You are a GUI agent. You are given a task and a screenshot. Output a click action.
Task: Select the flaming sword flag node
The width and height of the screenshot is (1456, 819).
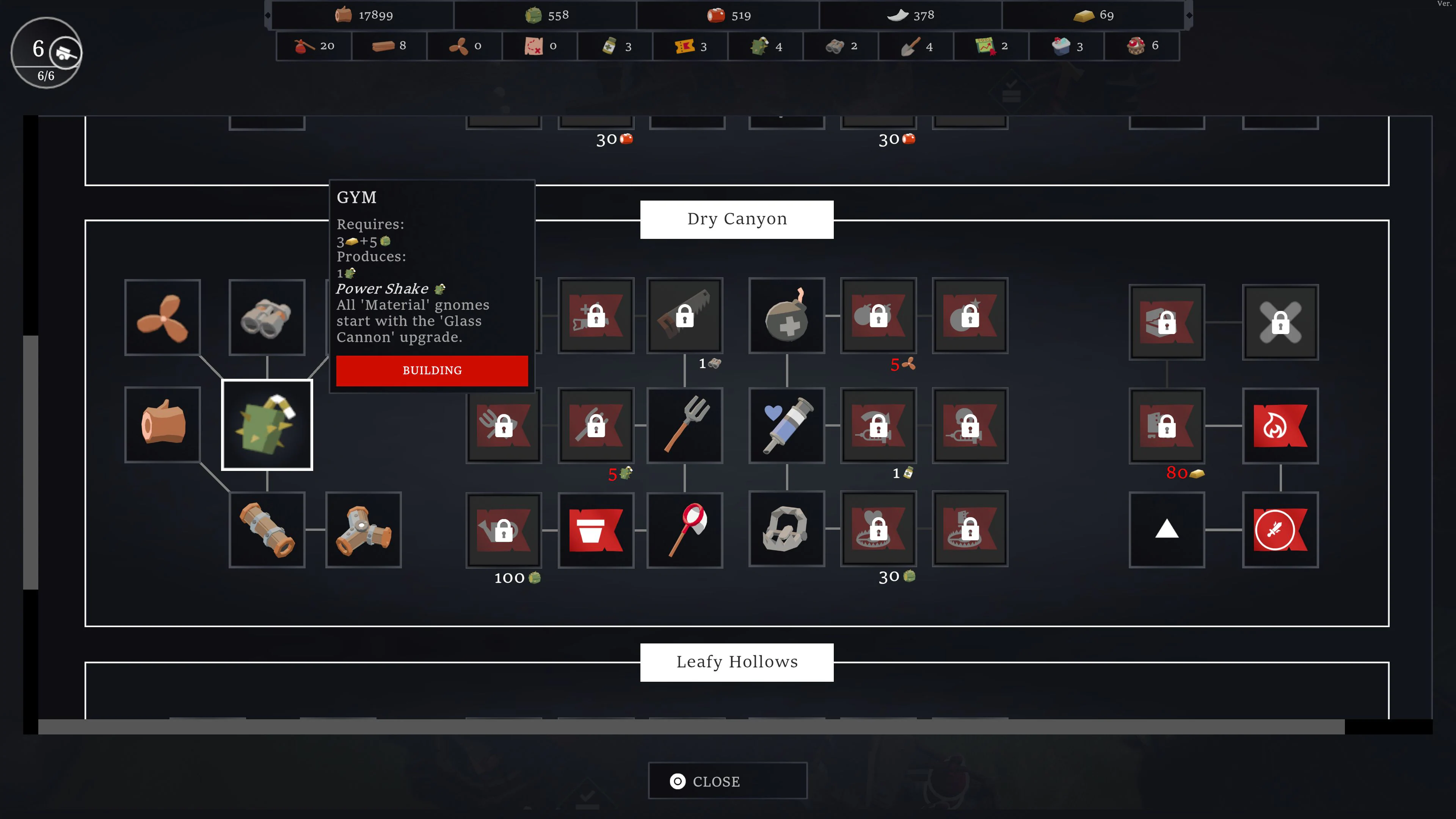pos(1280,530)
